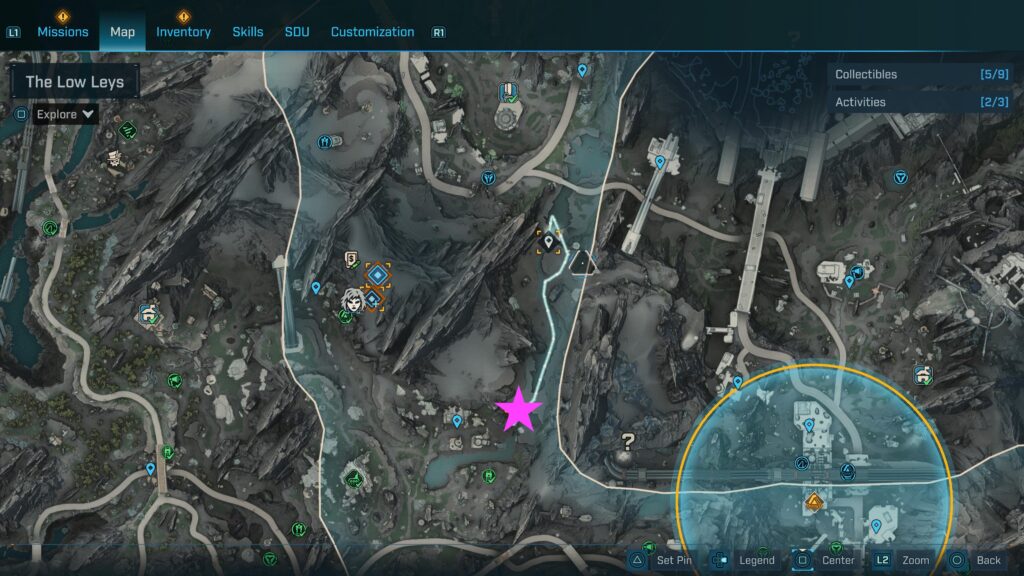Screen dimensions: 1024x576
Task: Open the Missions tab
Action: tap(63, 32)
